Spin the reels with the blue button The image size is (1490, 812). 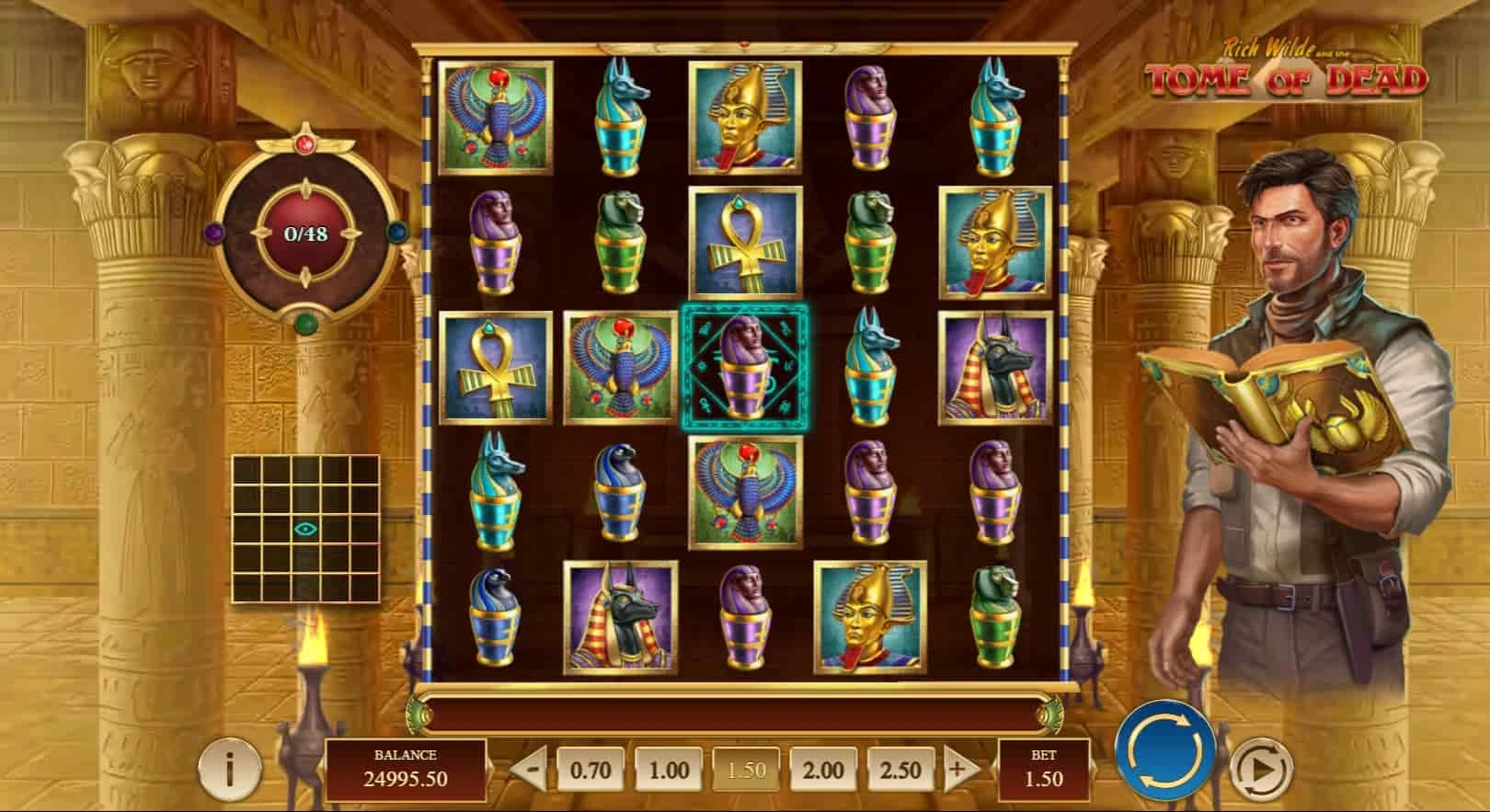click(1164, 748)
